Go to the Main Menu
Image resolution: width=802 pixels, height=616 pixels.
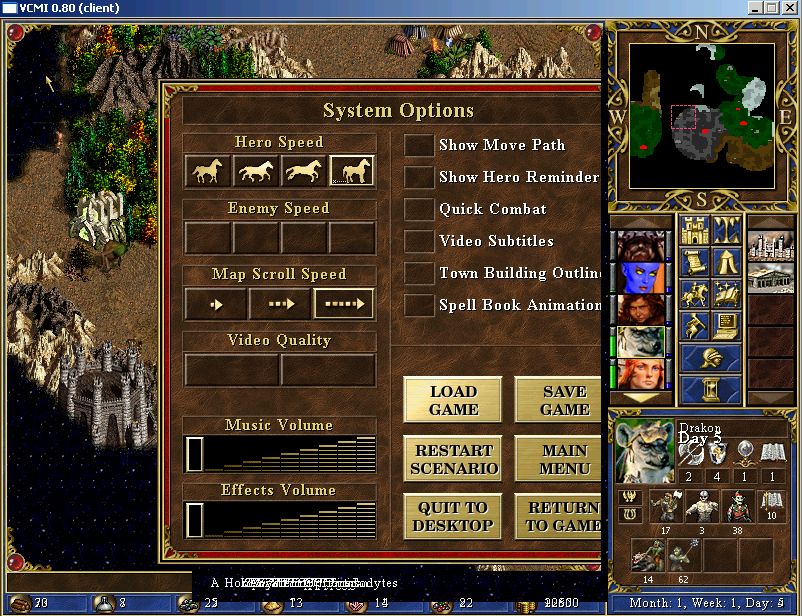point(559,459)
